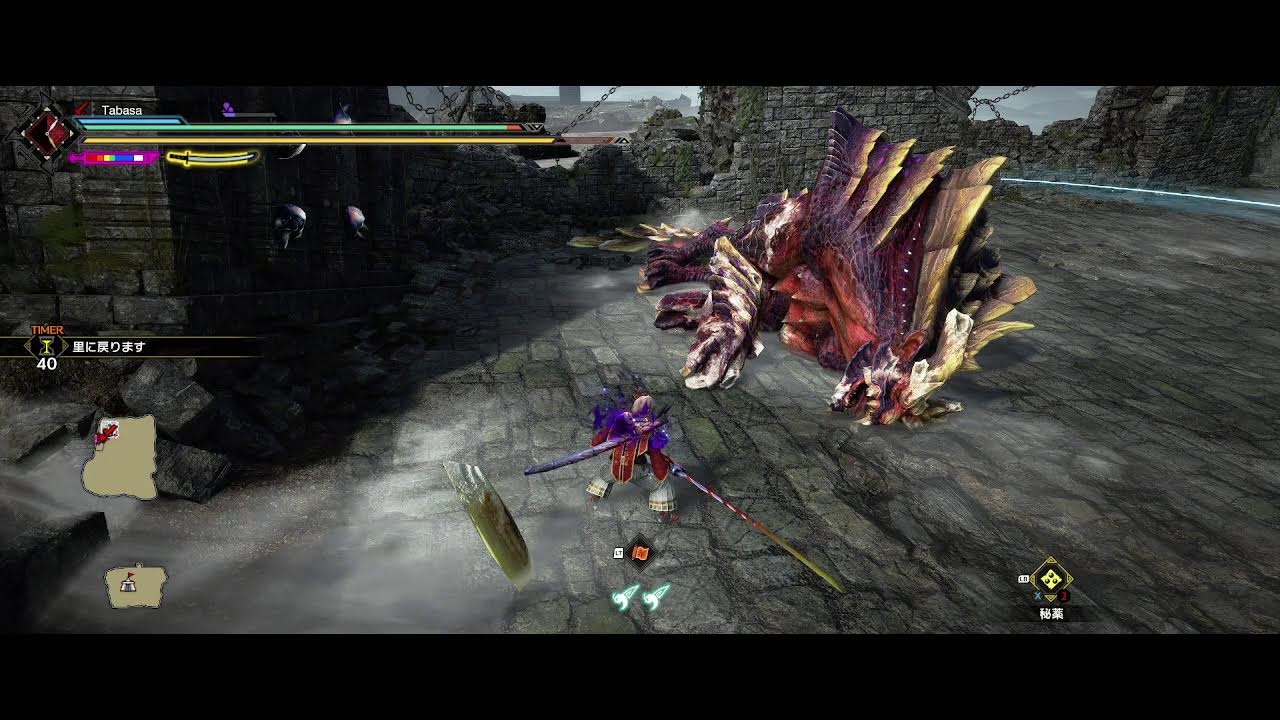Select the 秘薬 item slot

coord(1050,579)
